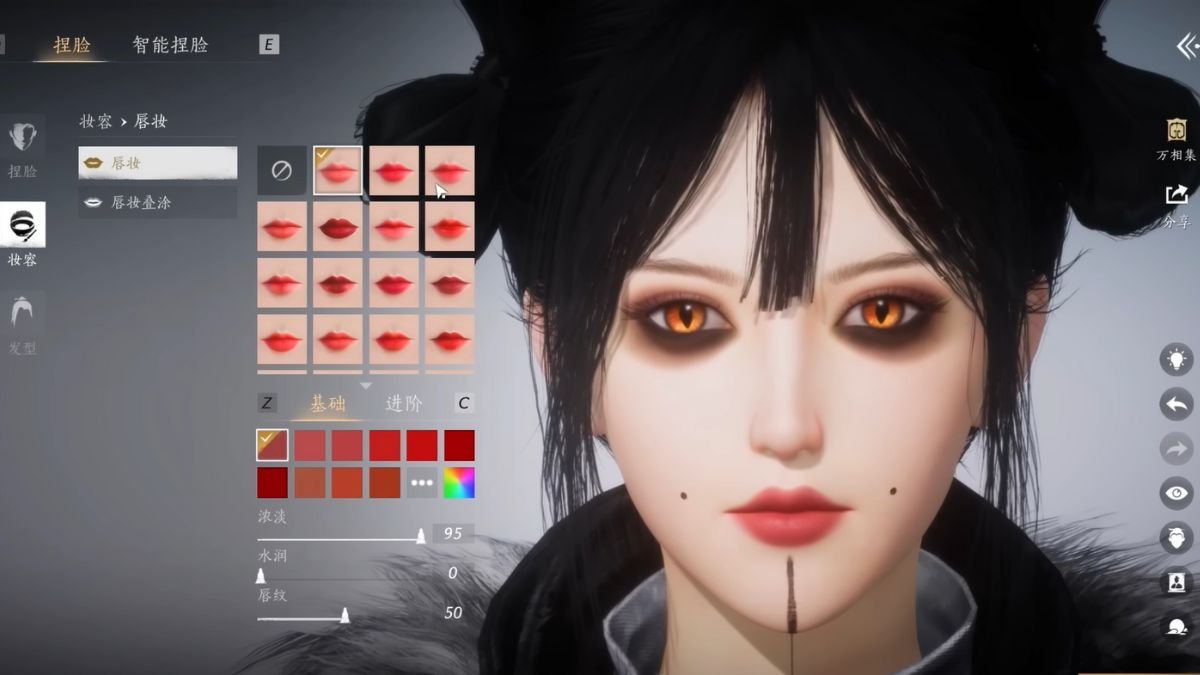Undo the last change with the arrow button
Screen dimensions: 1200x675
coord(1176,404)
